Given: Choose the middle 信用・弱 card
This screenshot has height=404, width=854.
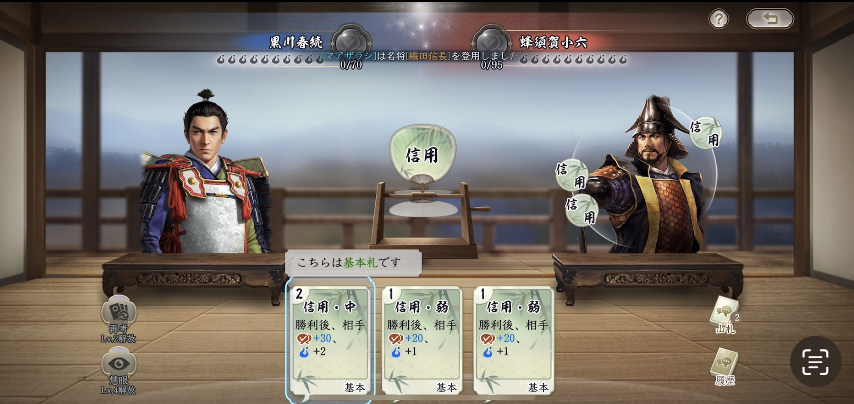Looking at the screenshot, I should point(422,342).
